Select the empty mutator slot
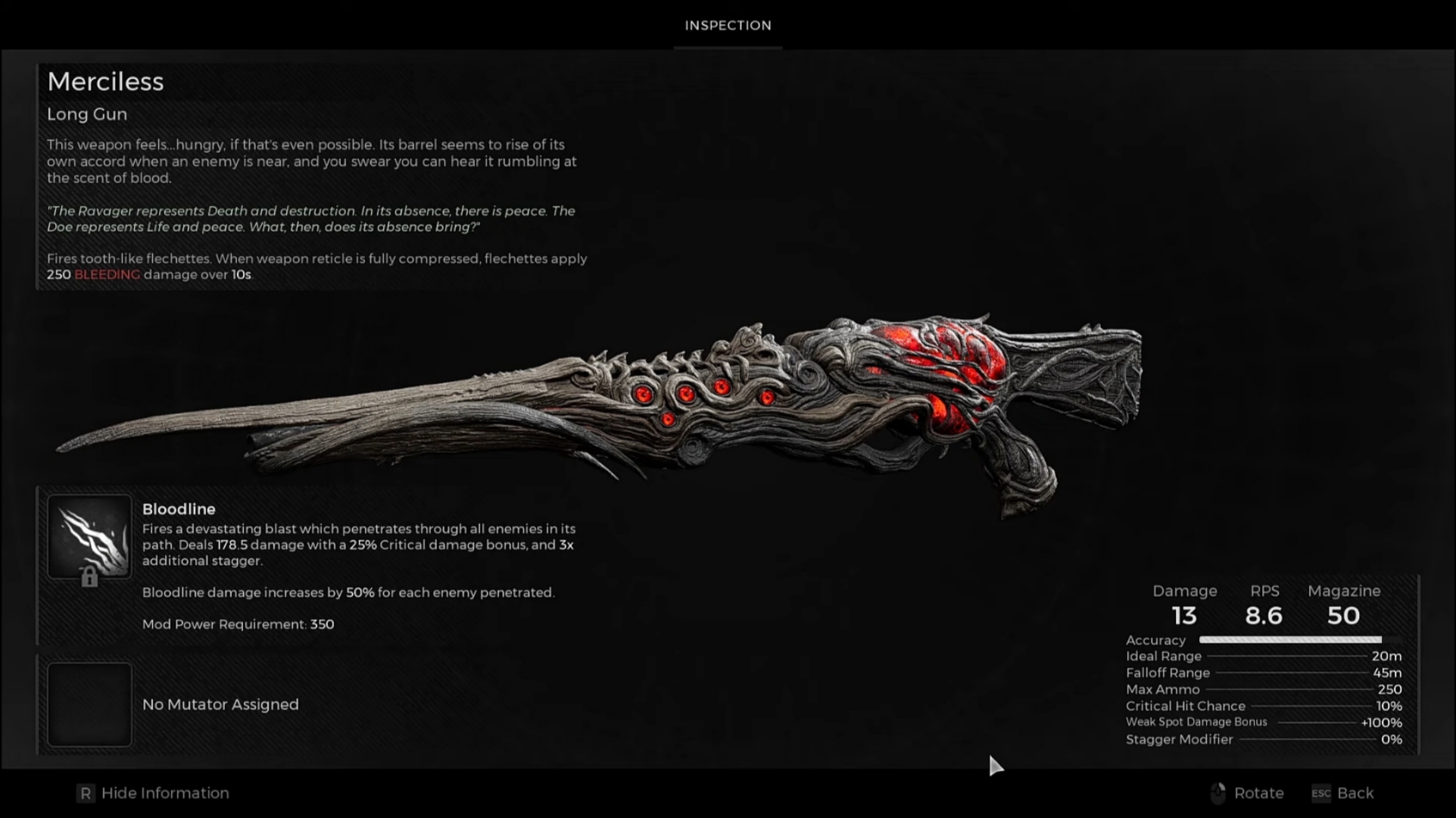The height and width of the screenshot is (818, 1456). pos(89,704)
